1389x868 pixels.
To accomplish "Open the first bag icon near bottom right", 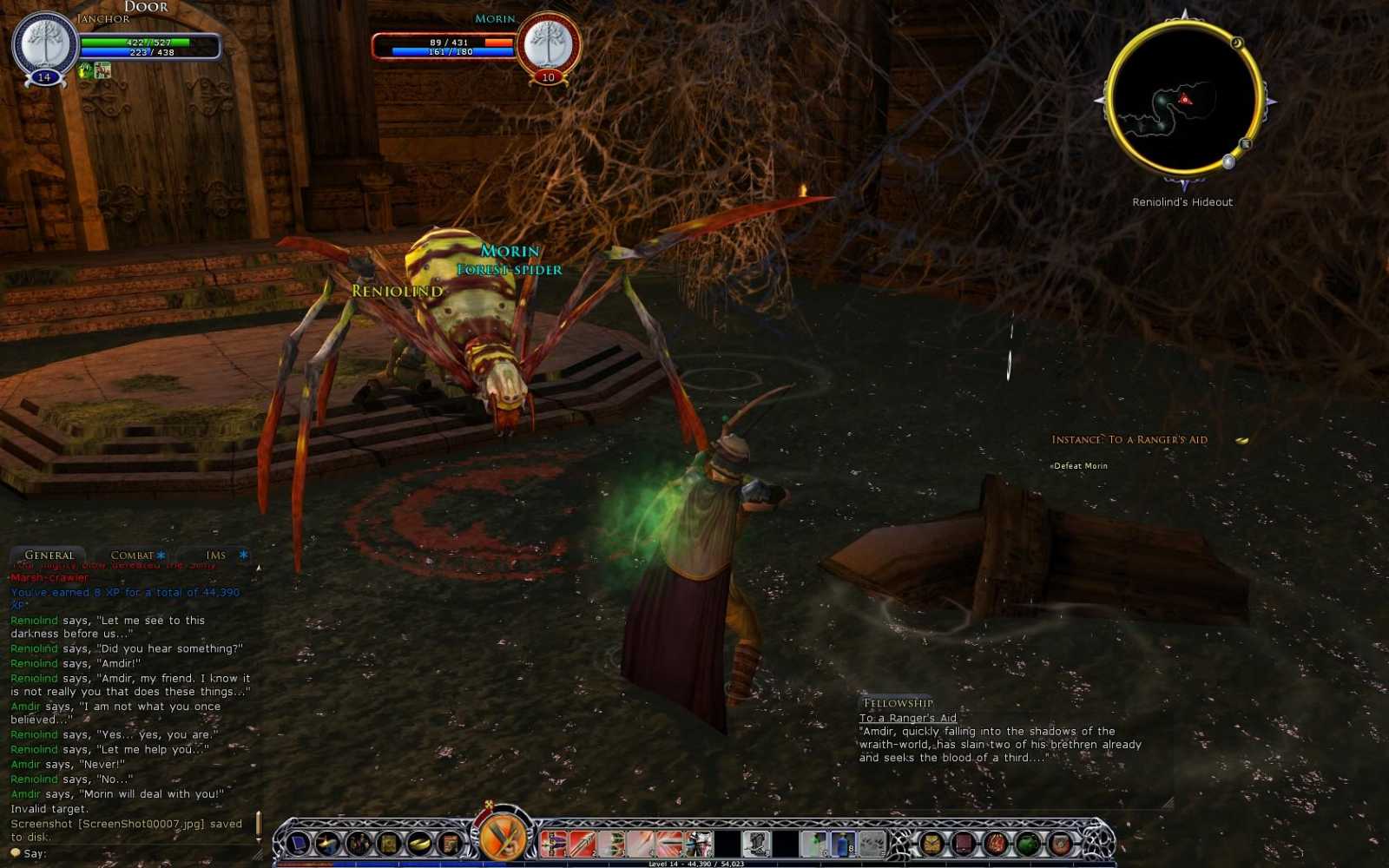I will pyautogui.click(x=931, y=843).
